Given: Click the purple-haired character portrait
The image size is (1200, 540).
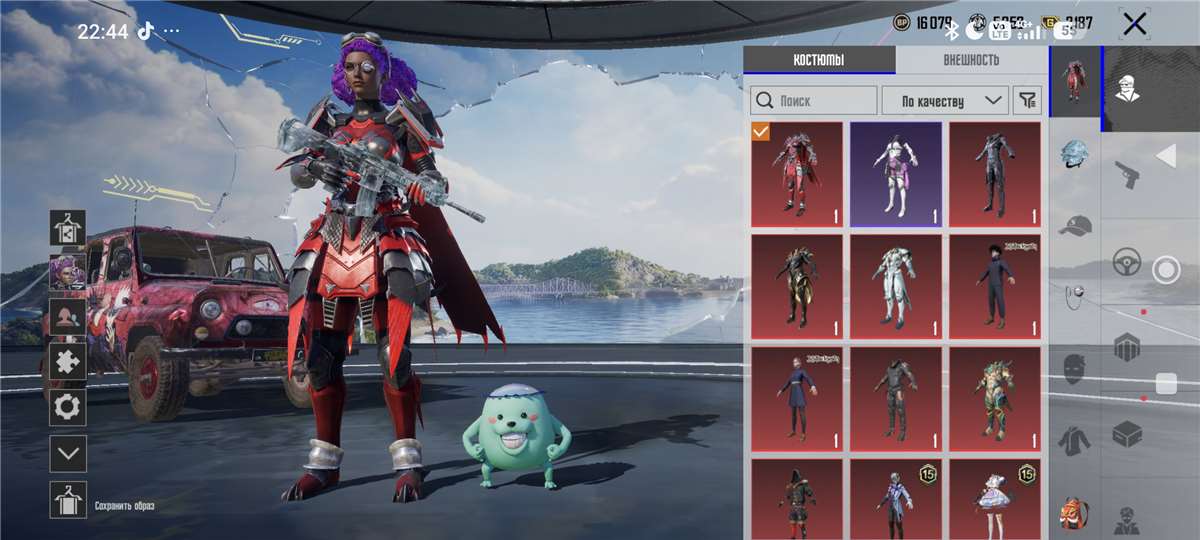Looking at the screenshot, I should [68, 271].
